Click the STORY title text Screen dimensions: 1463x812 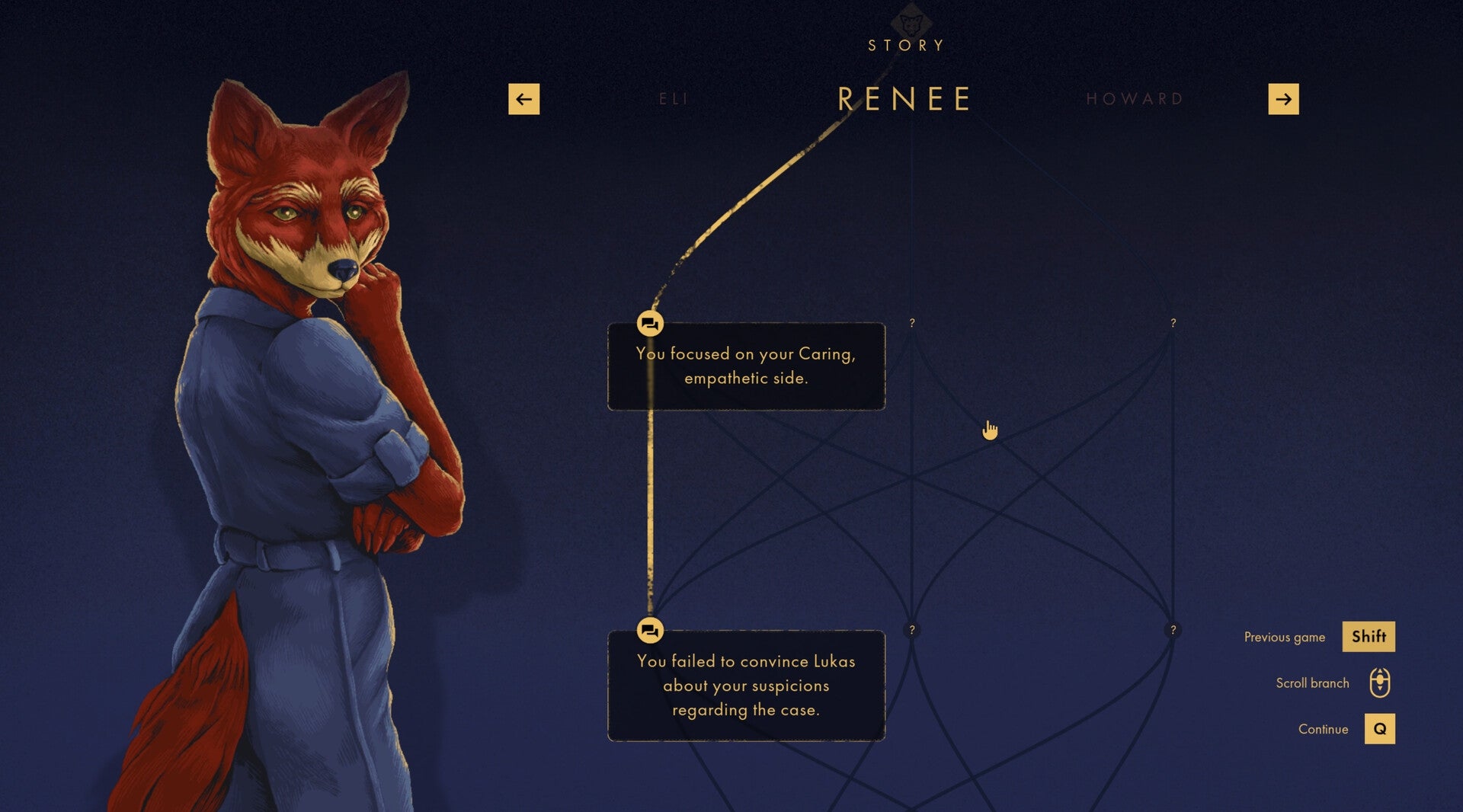(x=905, y=46)
